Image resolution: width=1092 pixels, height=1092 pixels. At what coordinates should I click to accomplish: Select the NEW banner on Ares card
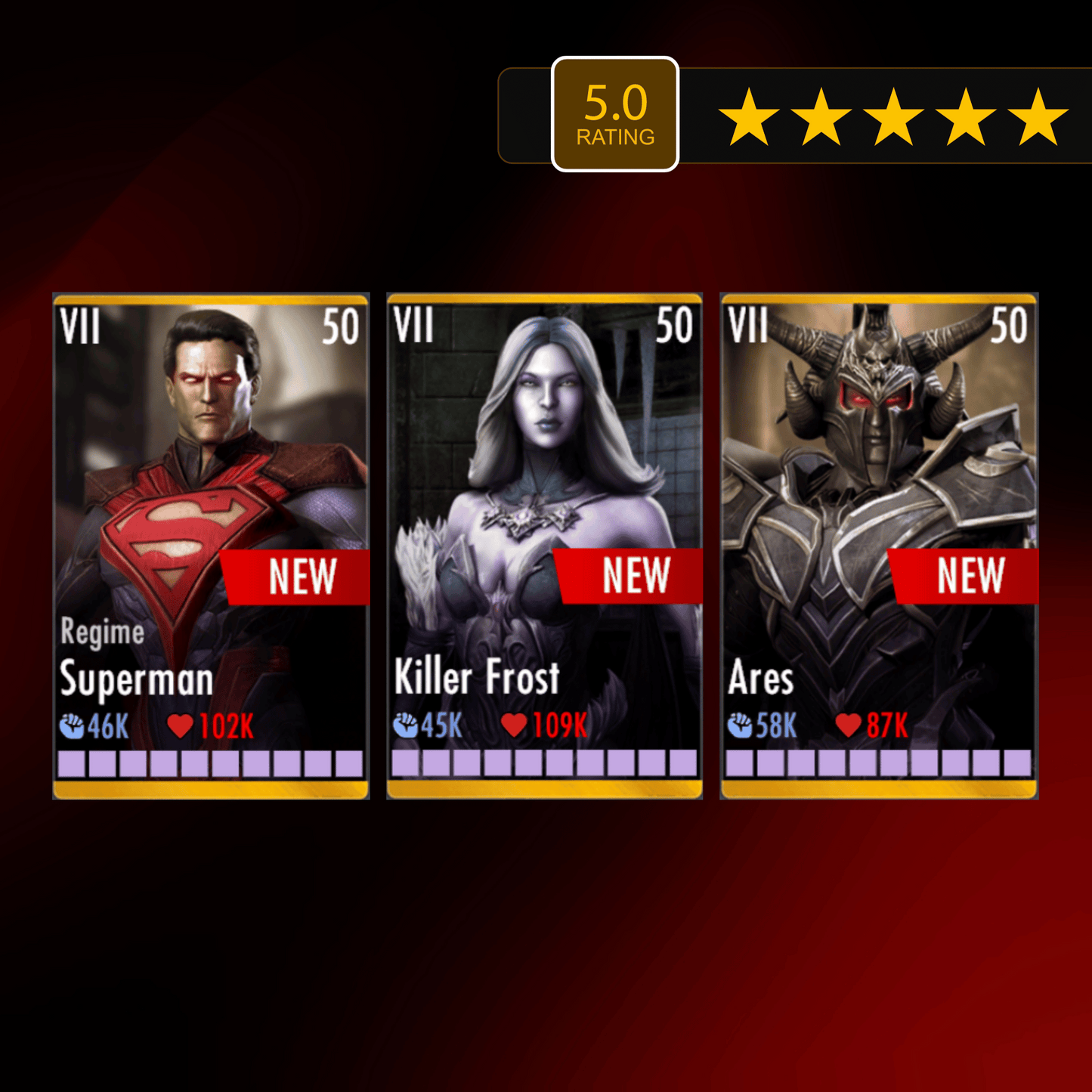click(x=970, y=576)
